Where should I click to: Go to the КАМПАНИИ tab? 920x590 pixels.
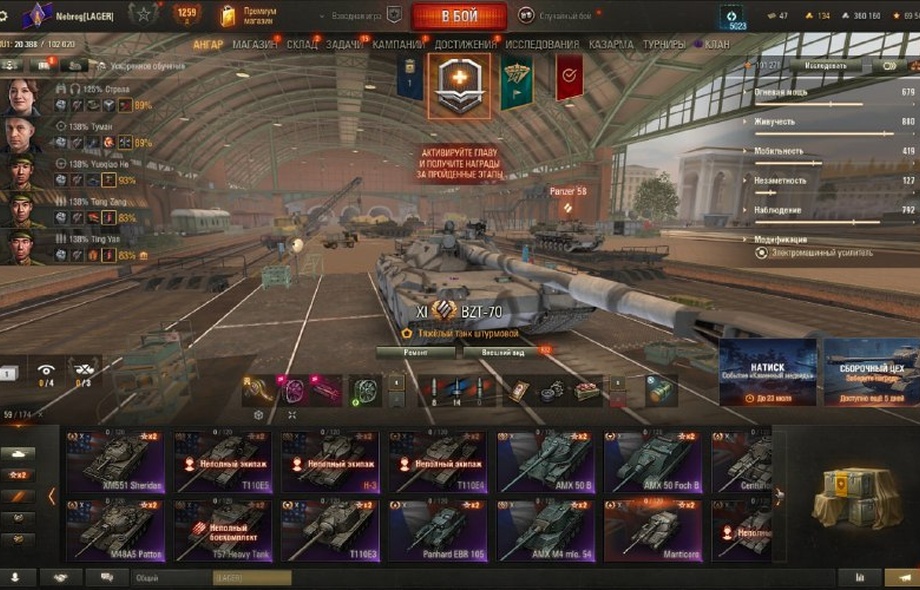click(398, 45)
